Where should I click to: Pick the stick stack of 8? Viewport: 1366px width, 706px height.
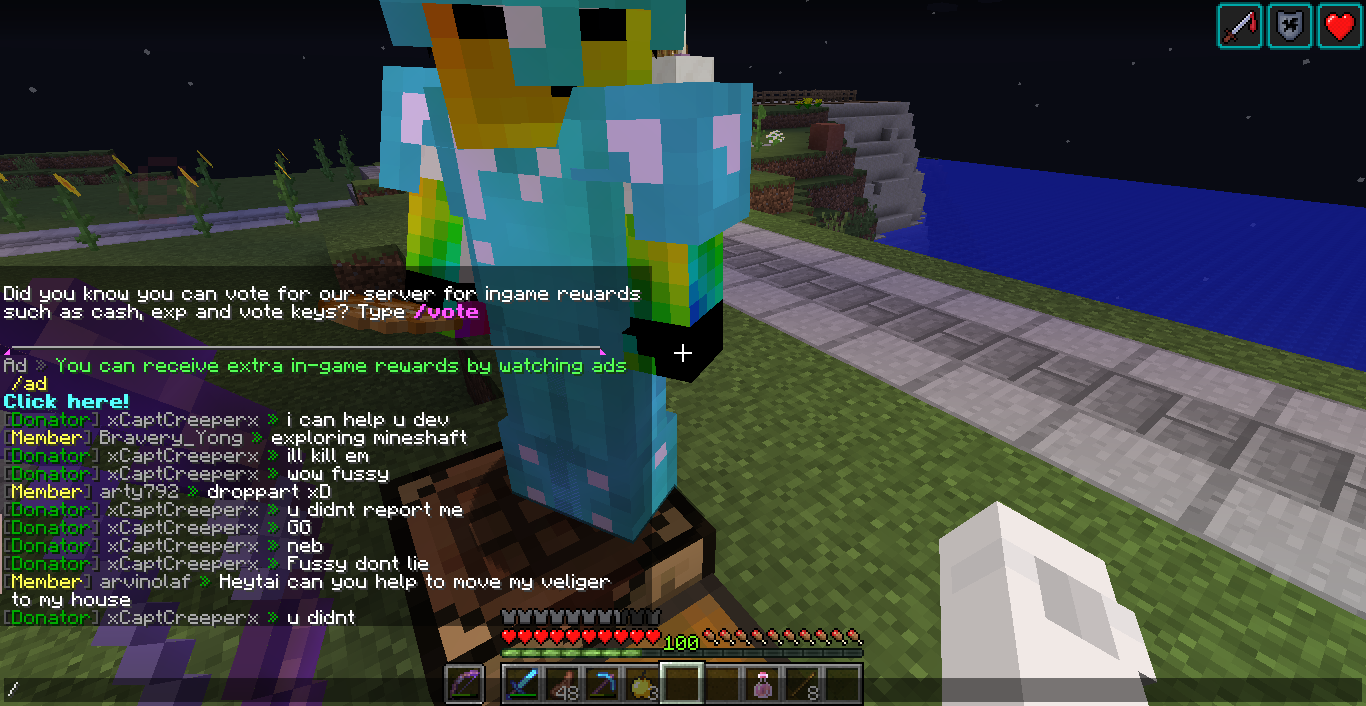[802, 684]
